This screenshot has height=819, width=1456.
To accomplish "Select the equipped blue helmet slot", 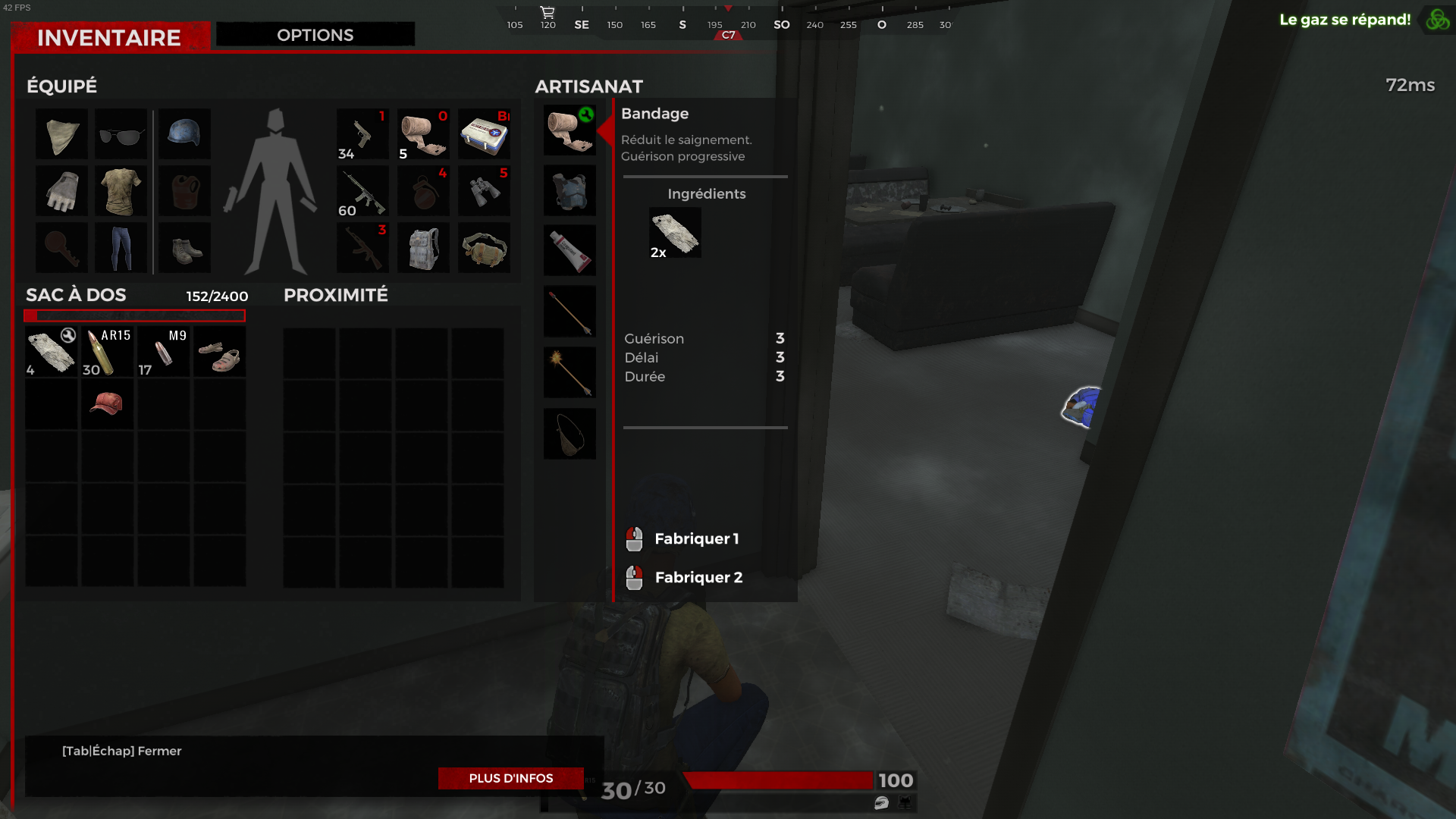I will click(184, 134).
